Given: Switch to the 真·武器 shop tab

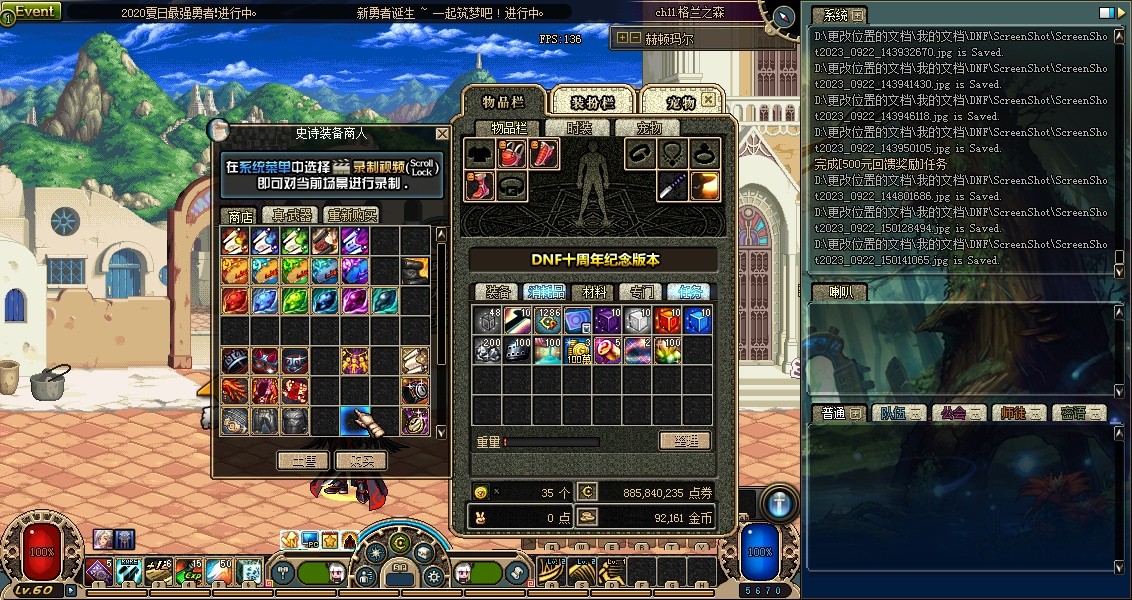Looking at the screenshot, I should (x=291, y=215).
